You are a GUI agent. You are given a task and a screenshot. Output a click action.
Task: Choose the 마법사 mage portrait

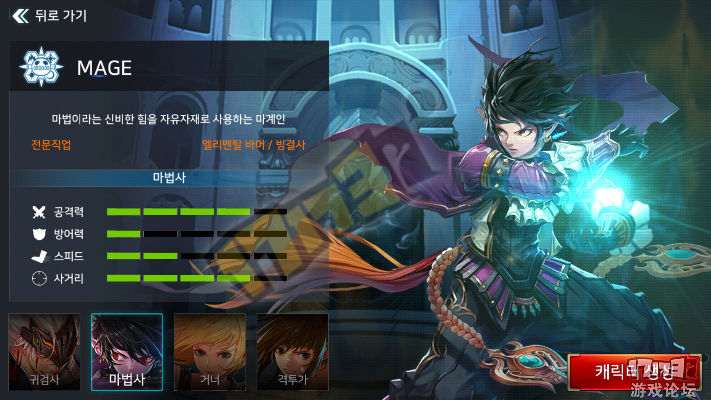point(127,351)
